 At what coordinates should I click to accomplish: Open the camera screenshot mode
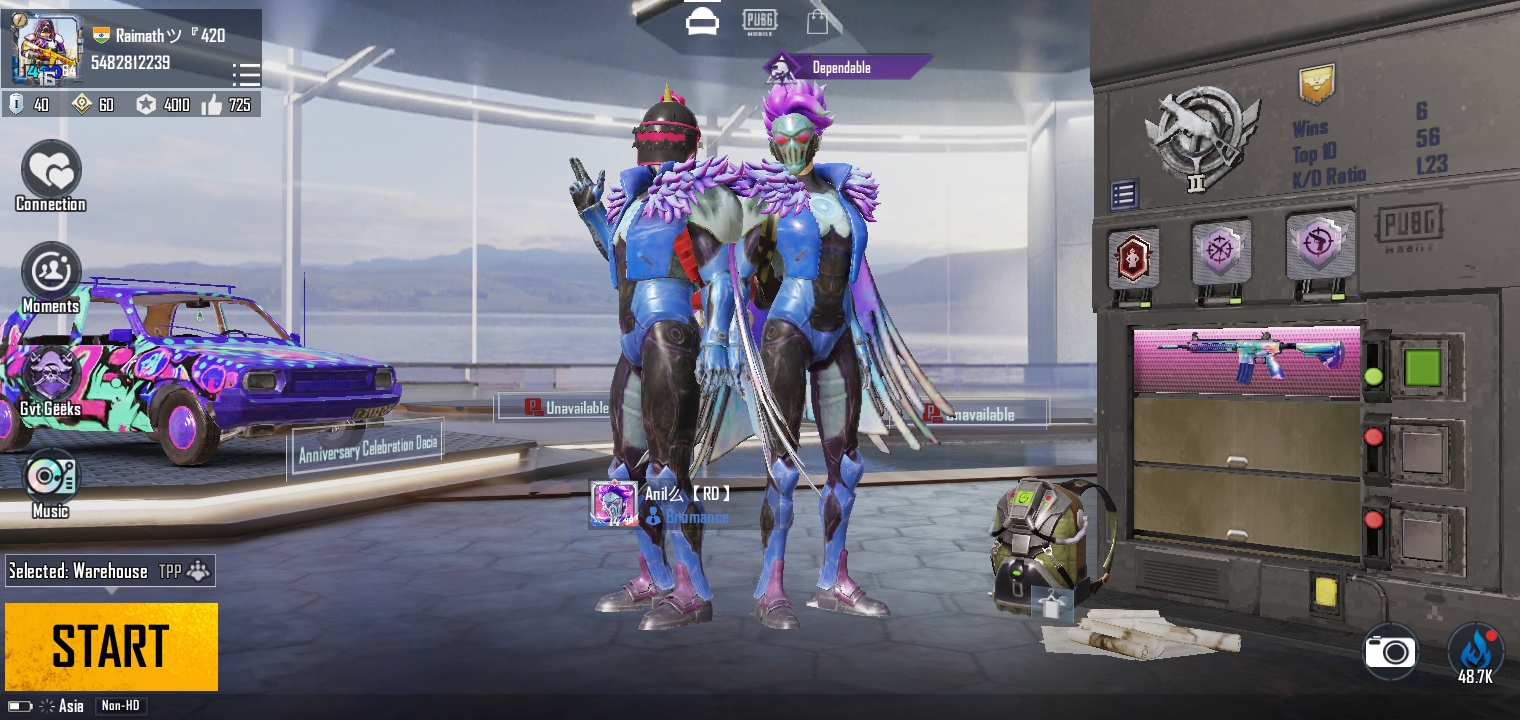click(1390, 652)
